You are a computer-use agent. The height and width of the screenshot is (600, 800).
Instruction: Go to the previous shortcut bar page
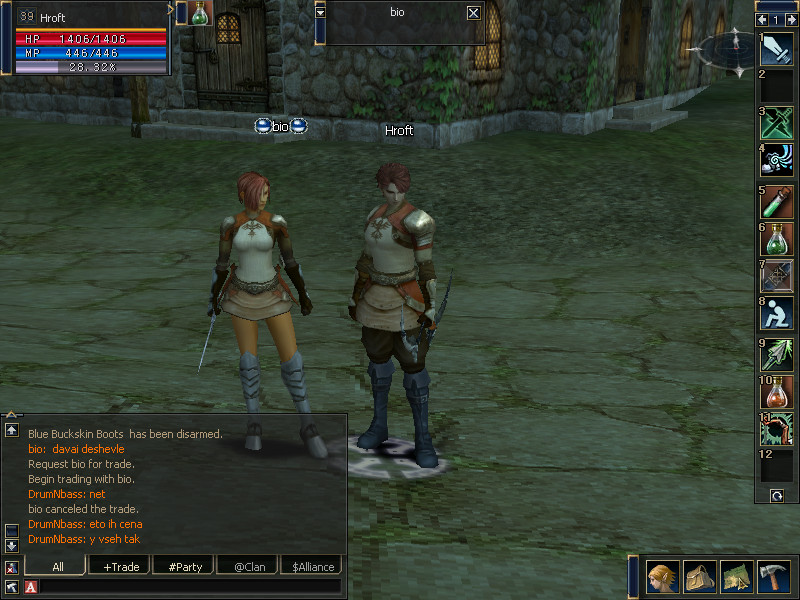click(x=763, y=19)
